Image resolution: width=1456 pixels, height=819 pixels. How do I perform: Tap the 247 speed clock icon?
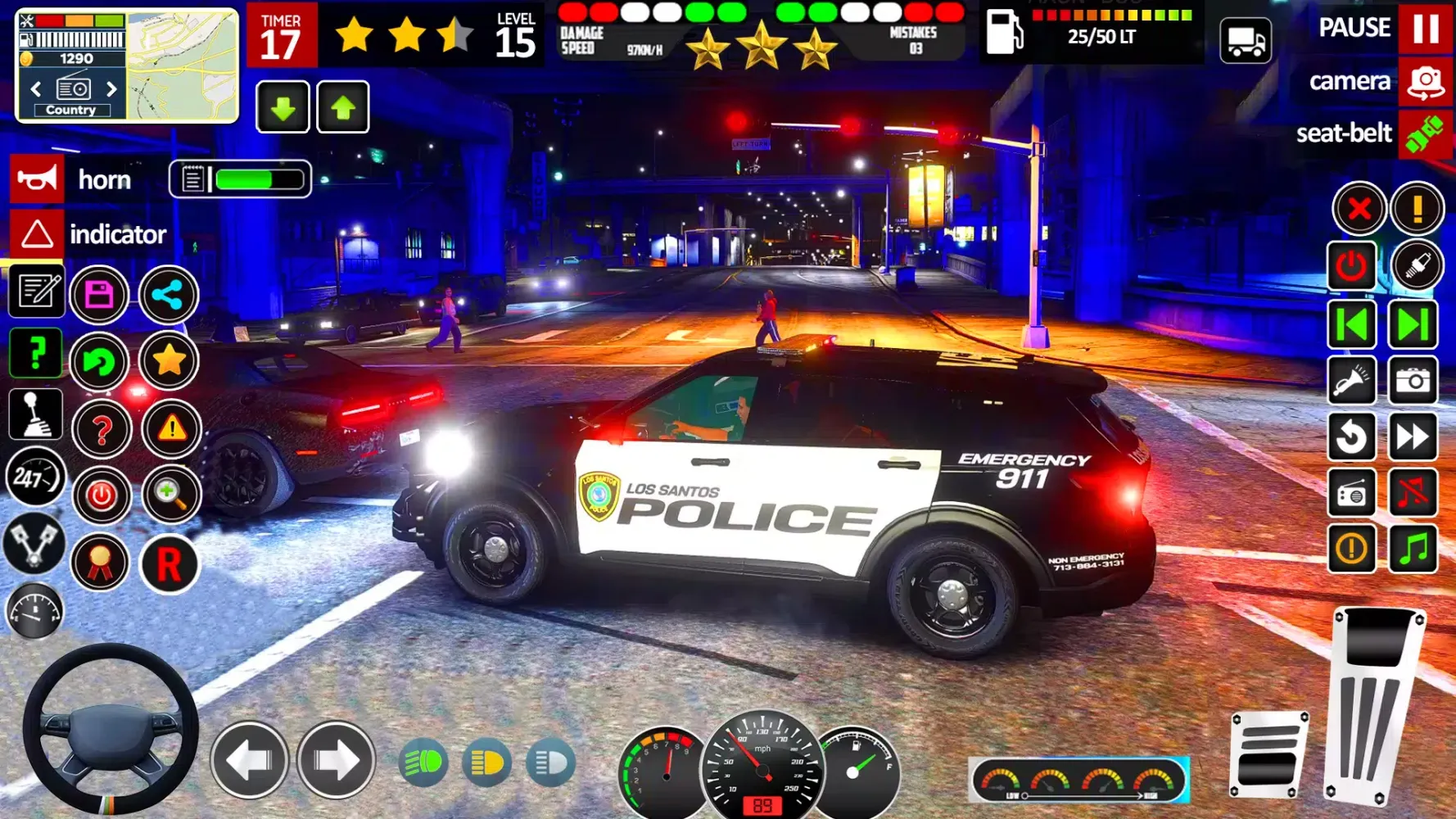coord(36,475)
